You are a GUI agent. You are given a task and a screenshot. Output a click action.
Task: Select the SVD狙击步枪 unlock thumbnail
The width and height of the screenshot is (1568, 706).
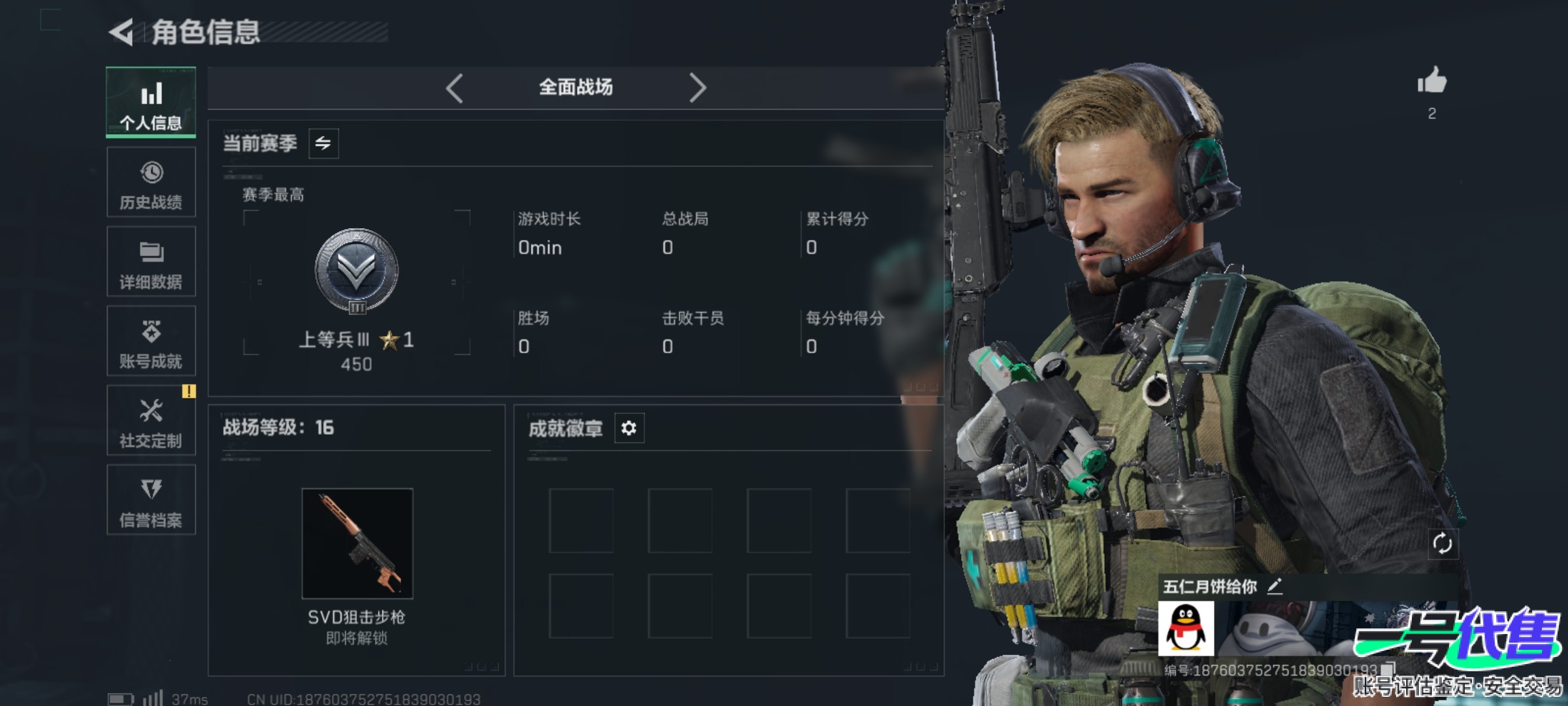357,543
